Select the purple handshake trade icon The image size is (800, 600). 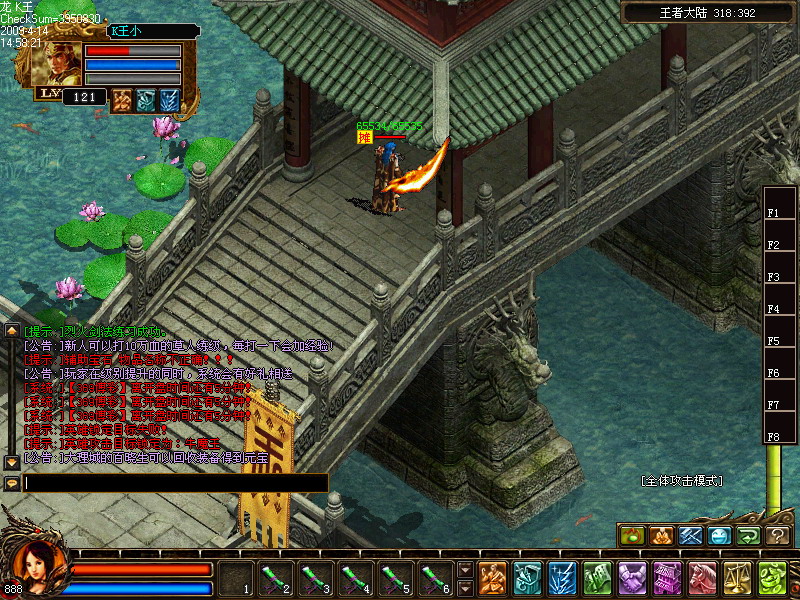pyautogui.click(x=632, y=578)
